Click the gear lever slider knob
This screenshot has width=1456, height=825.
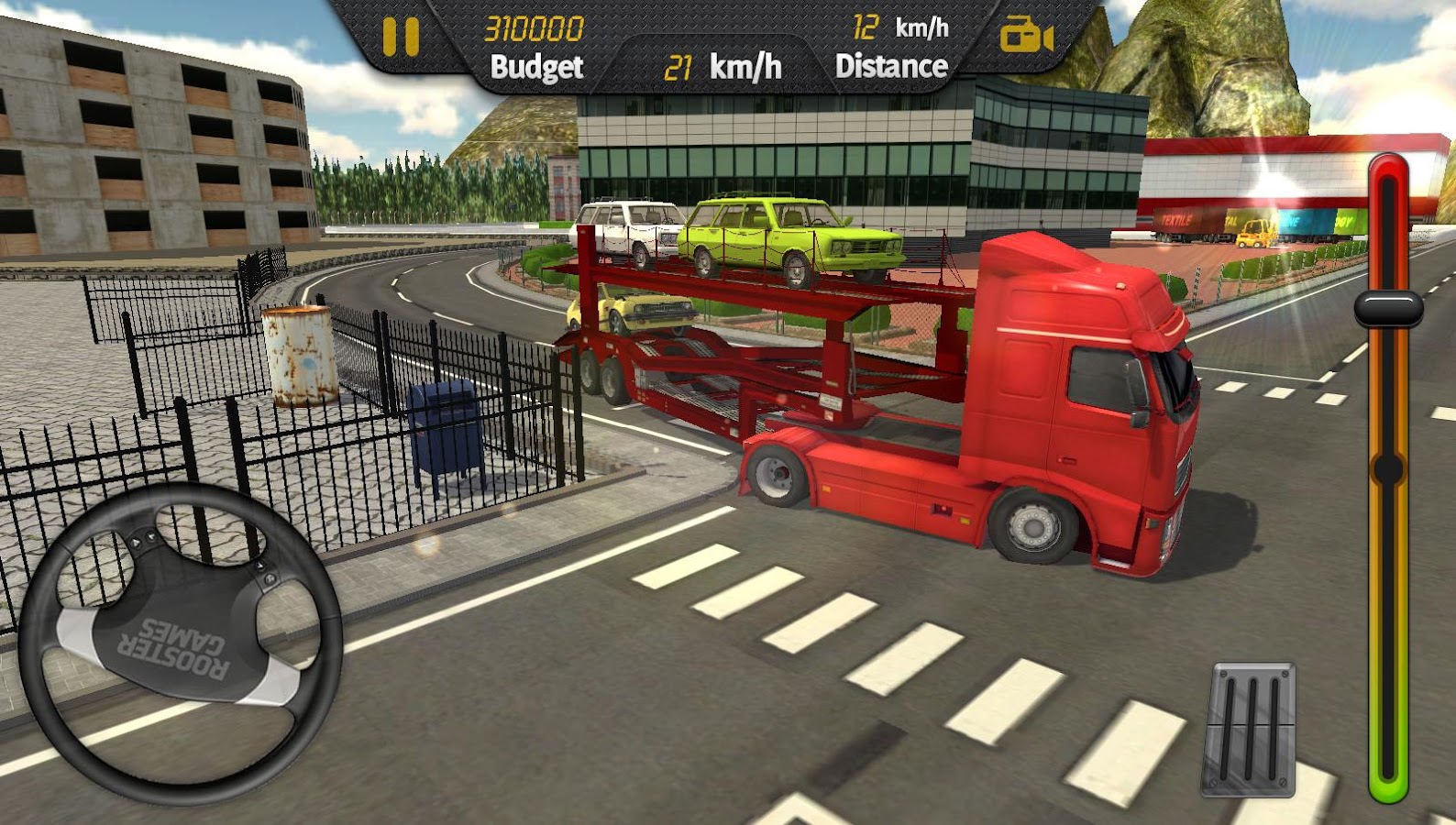1388,308
